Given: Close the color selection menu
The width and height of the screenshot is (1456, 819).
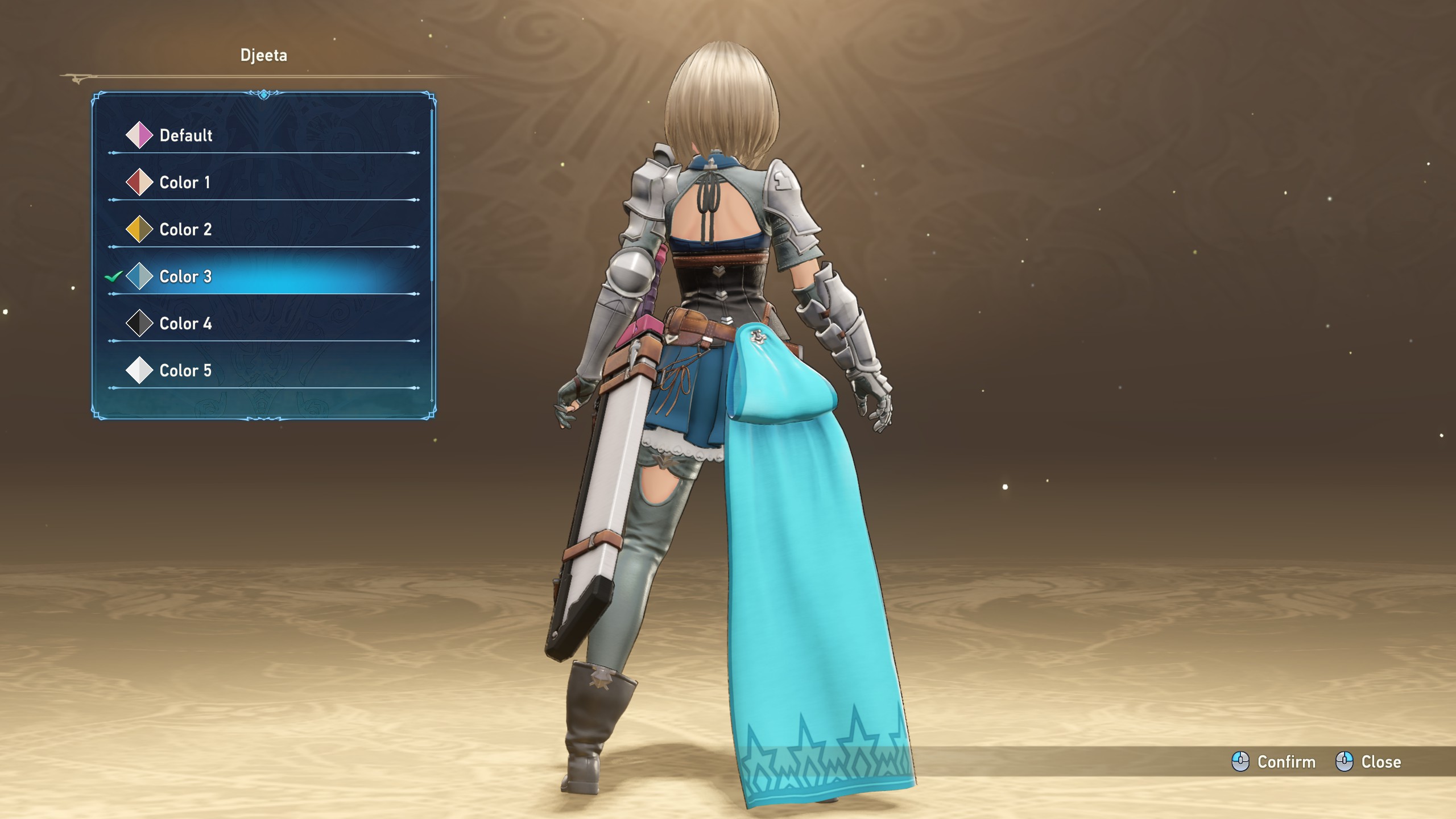Looking at the screenshot, I should pyautogui.click(x=1368, y=762).
